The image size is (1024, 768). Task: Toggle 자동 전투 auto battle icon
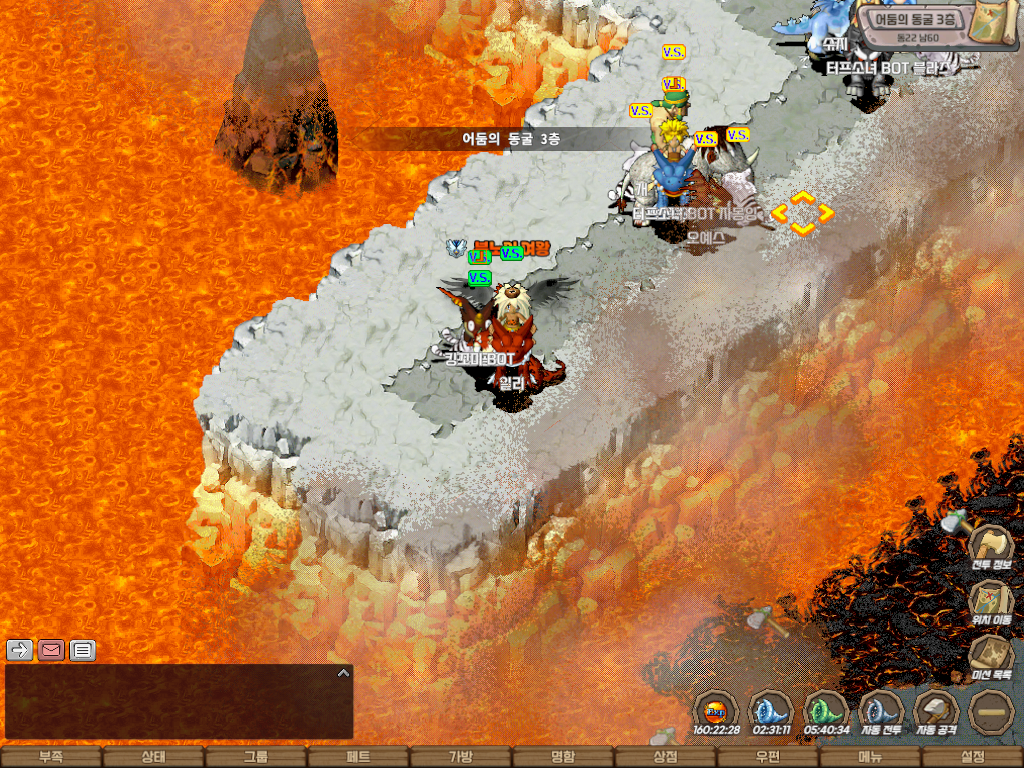tap(881, 712)
